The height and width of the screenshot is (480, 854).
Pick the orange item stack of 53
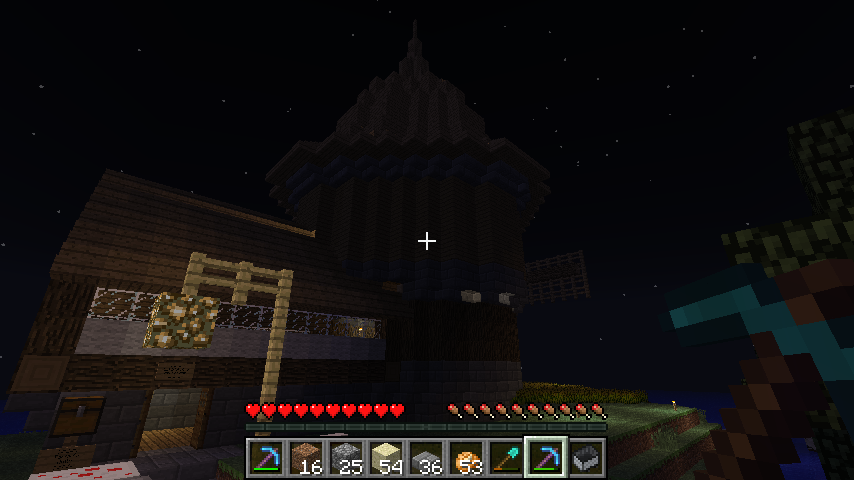(466, 458)
